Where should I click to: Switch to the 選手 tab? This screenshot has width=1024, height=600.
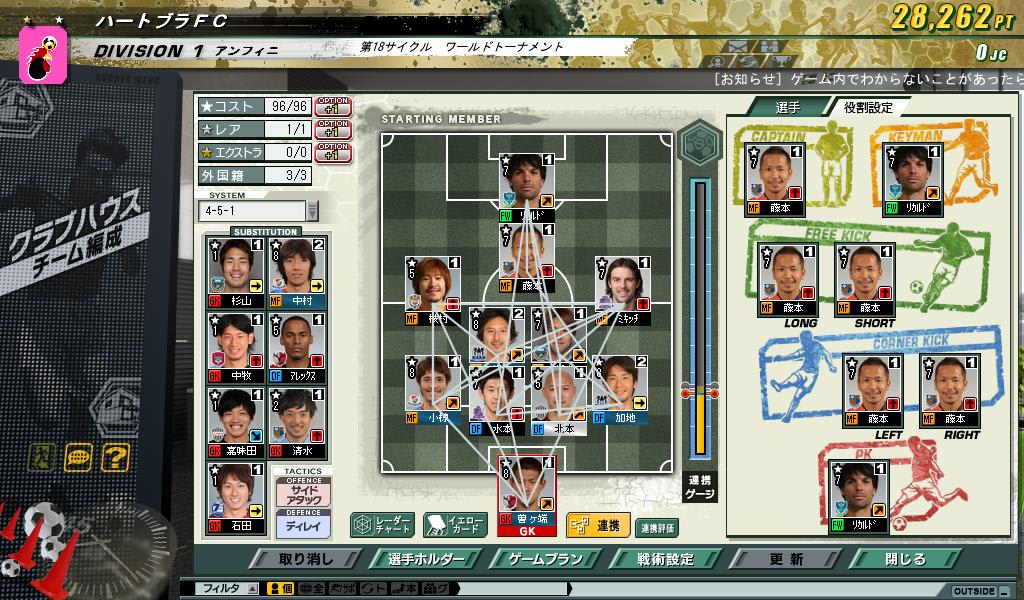787,107
